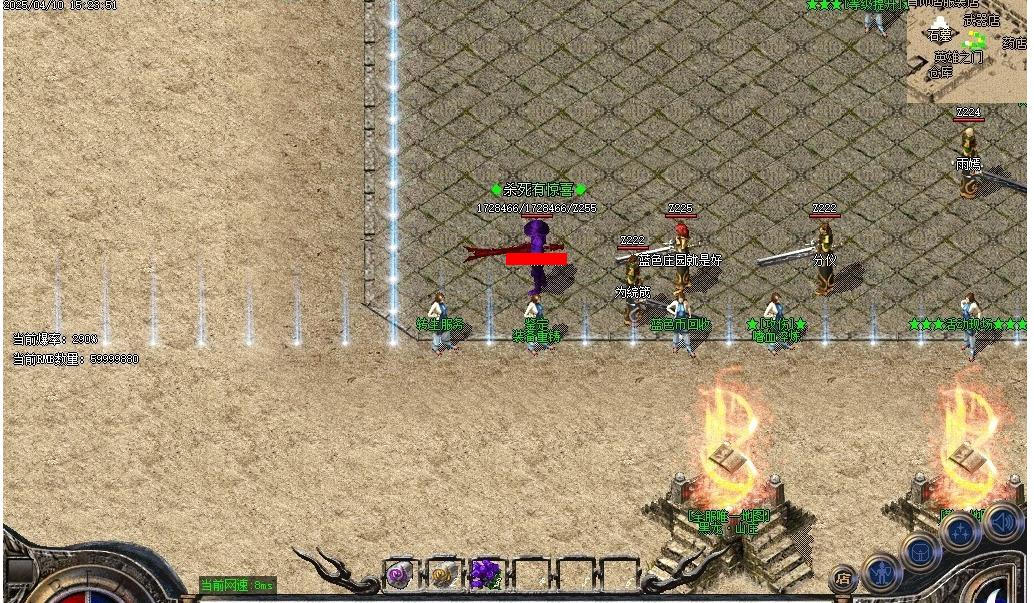1034x603 pixels.
Task: Use the gold swirl scroll in the hotbar
Action: coord(442,575)
